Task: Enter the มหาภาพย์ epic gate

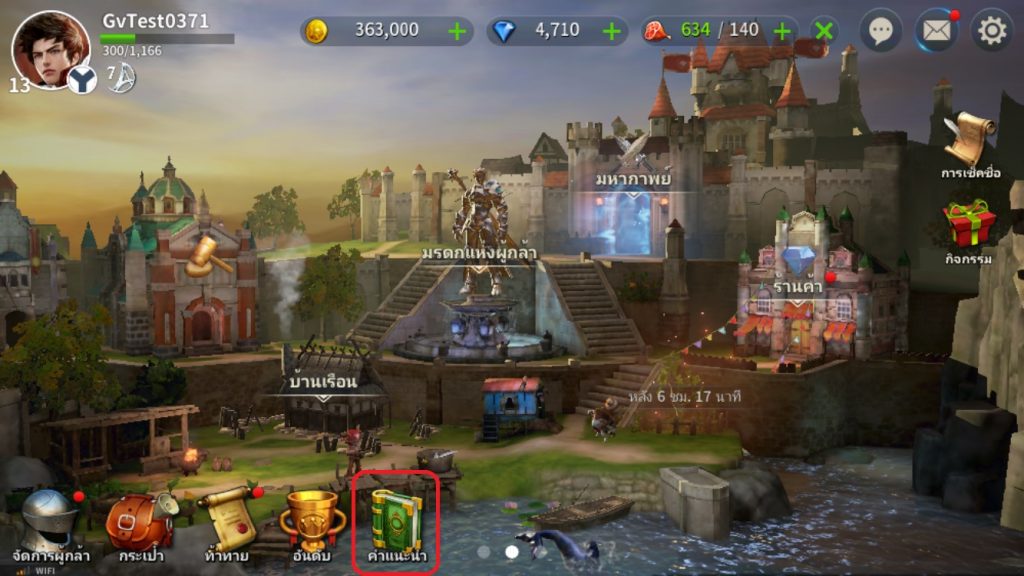Action: coord(632,200)
